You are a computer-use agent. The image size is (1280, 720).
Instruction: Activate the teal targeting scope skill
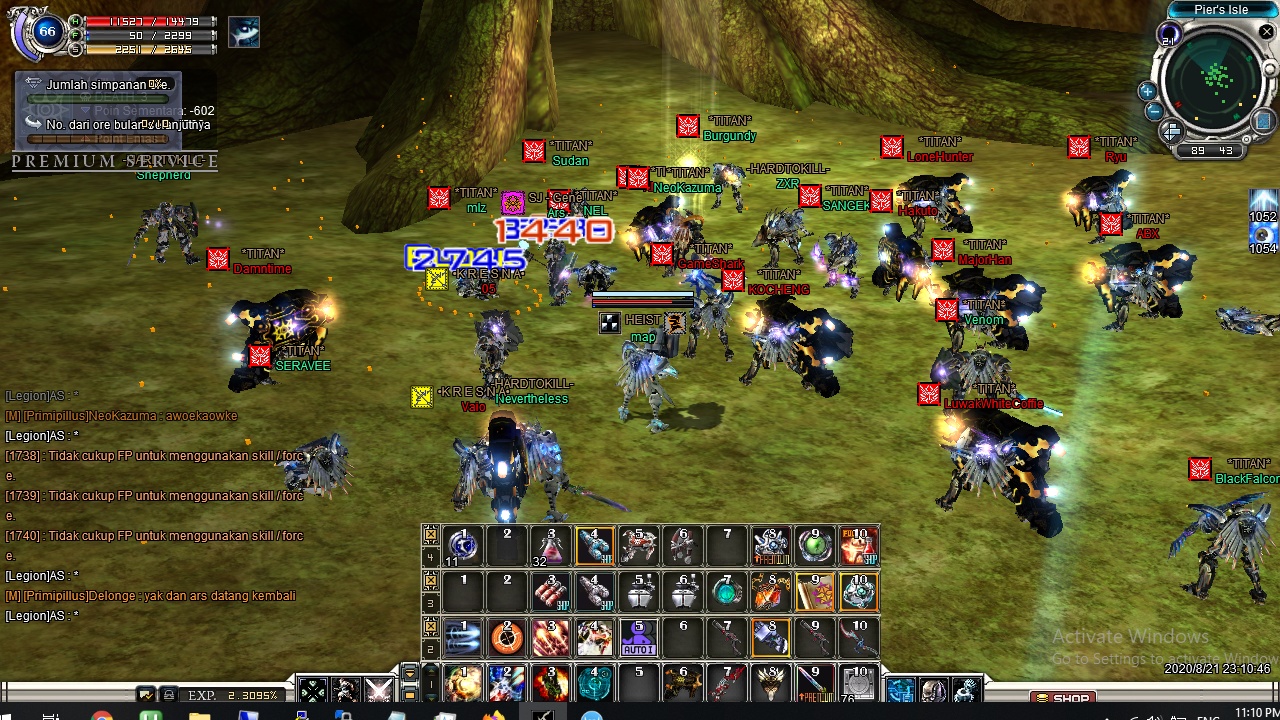[x=595, y=684]
